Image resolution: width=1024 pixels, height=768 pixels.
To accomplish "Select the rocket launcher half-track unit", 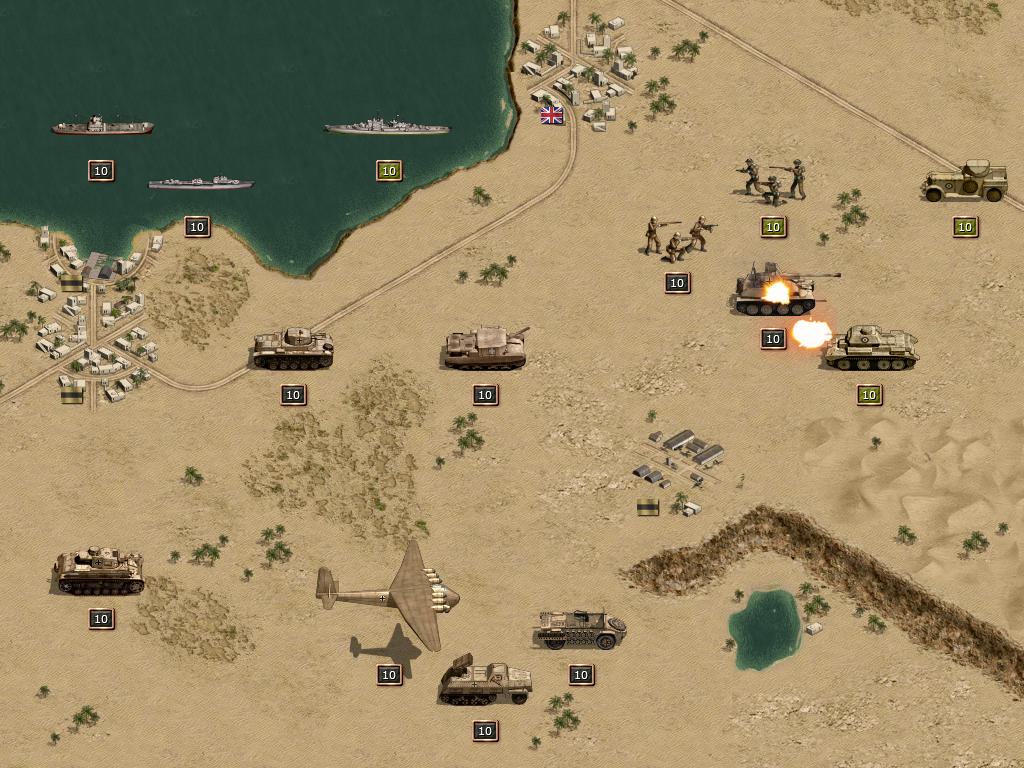I will (485, 683).
